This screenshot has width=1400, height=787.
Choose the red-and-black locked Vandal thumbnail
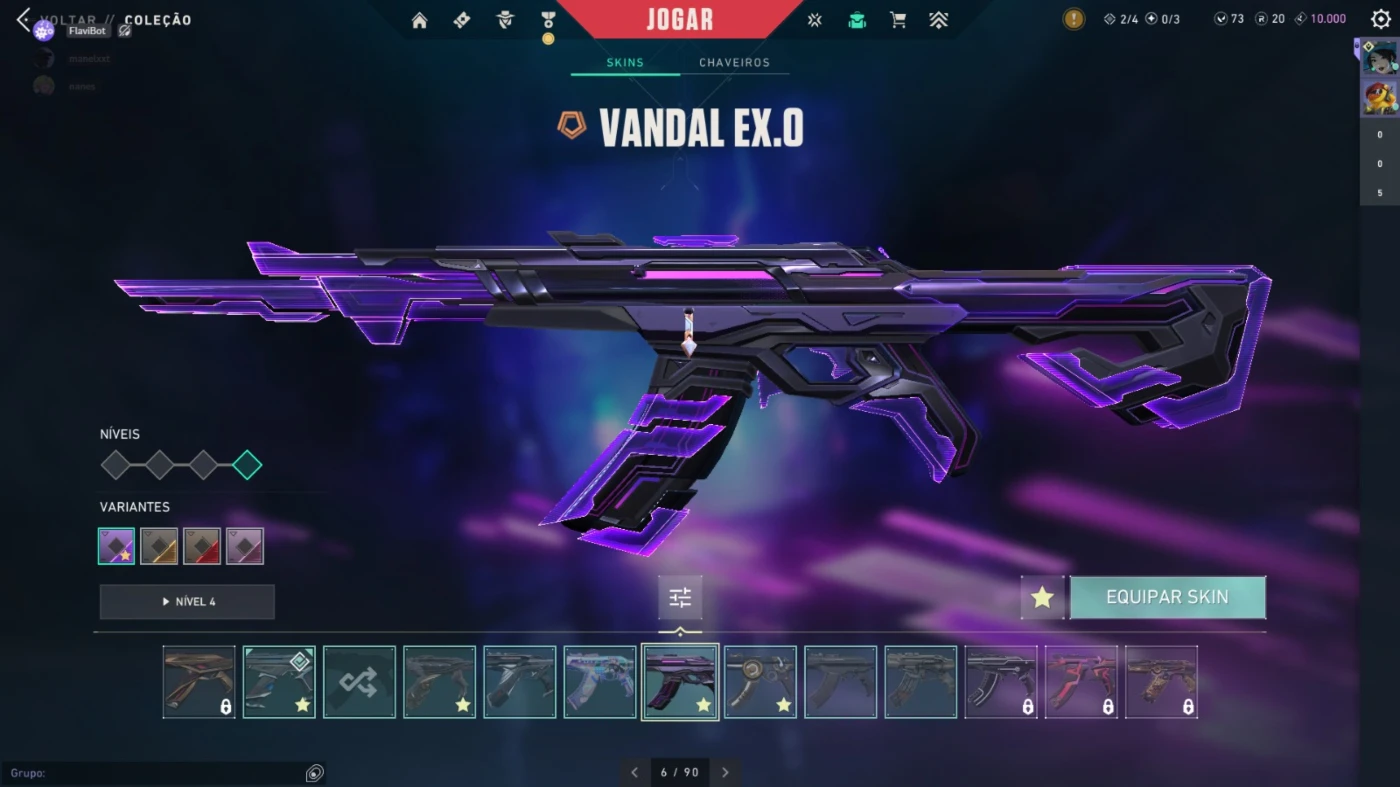[1081, 682]
